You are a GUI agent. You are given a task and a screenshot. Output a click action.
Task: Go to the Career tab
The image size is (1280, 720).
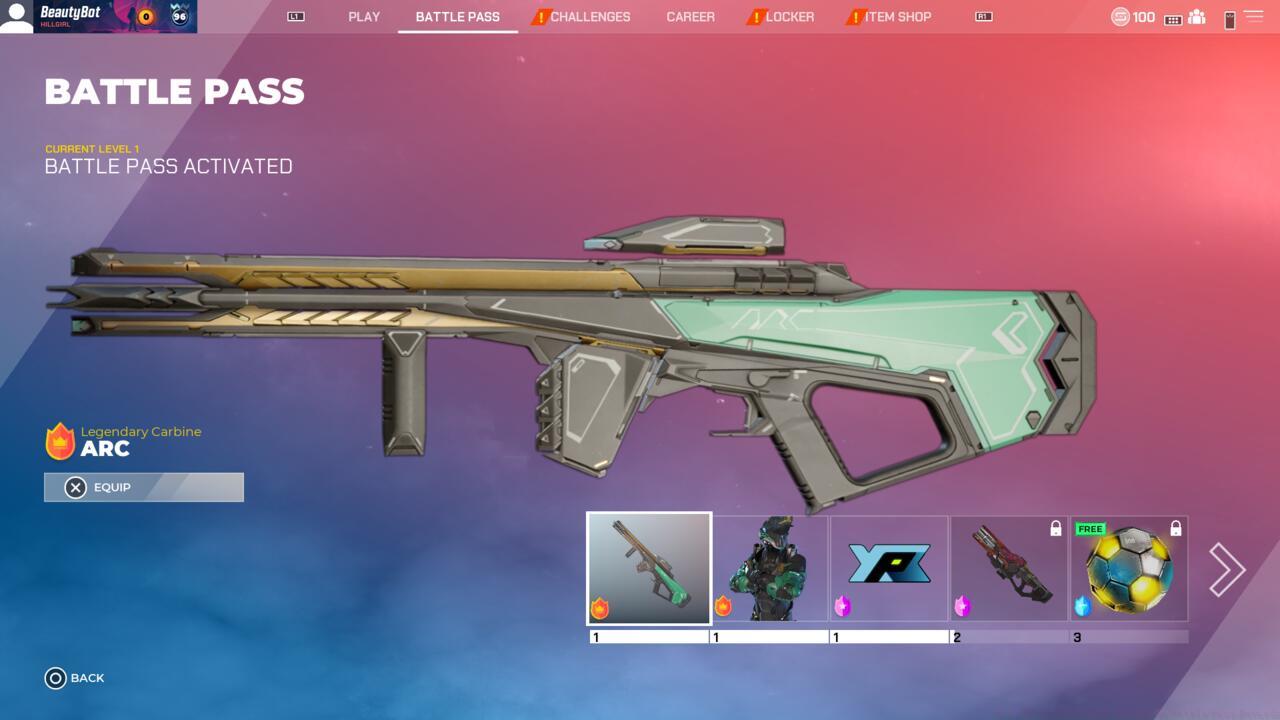690,17
